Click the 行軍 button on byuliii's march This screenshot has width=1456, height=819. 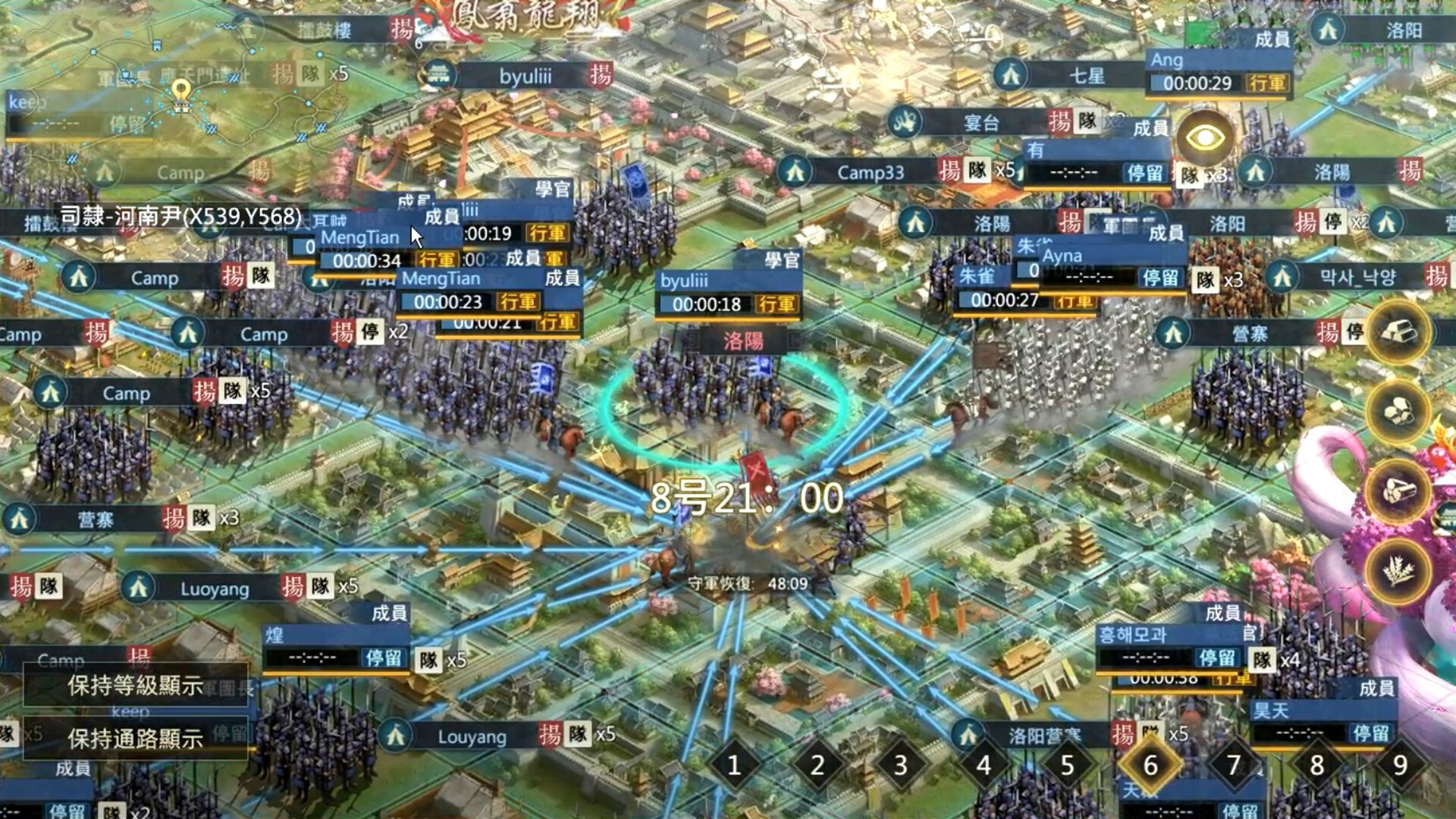coord(776,305)
